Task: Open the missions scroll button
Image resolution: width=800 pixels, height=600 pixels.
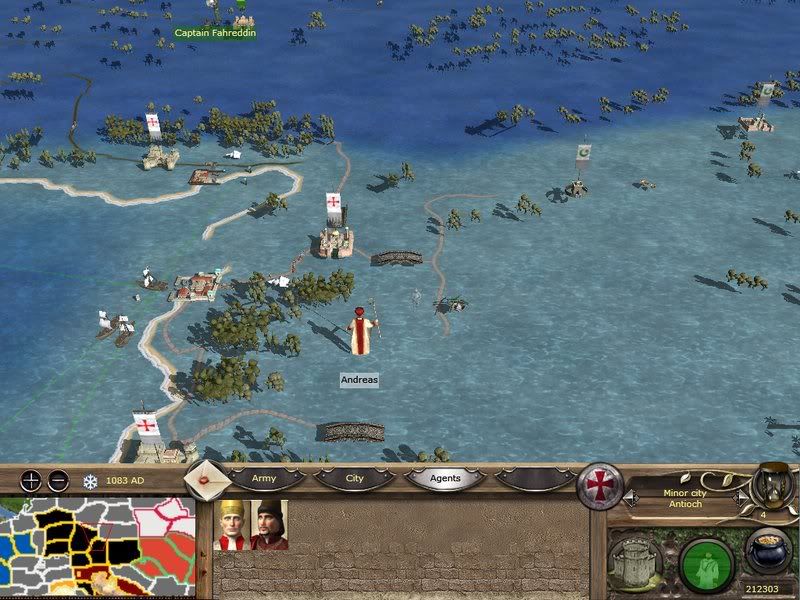Action: 206,480
